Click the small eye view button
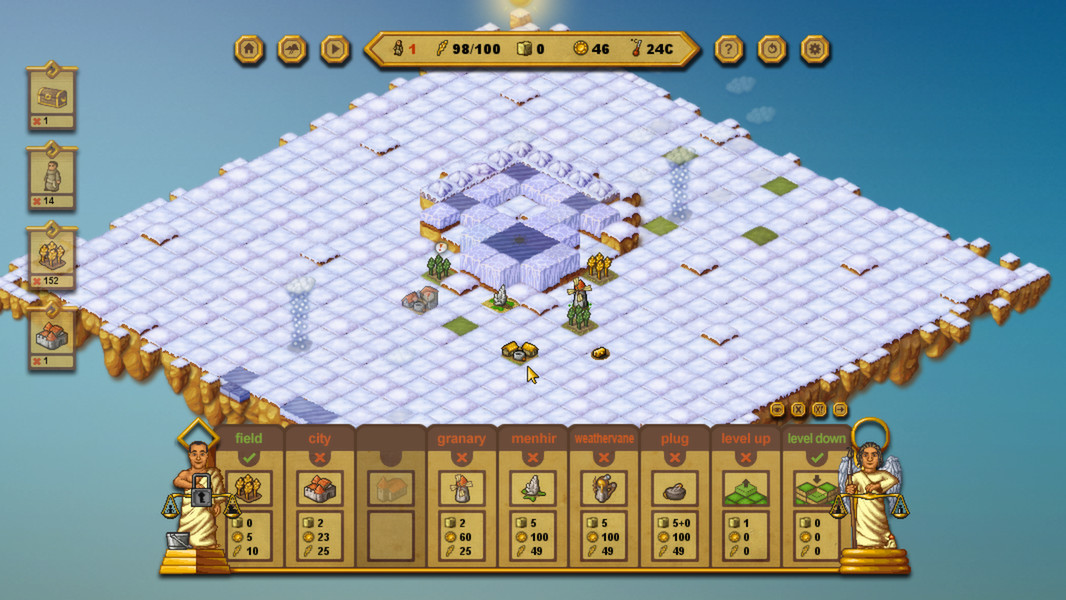The height and width of the screenshot is (600, 1066). pos(778,409)
